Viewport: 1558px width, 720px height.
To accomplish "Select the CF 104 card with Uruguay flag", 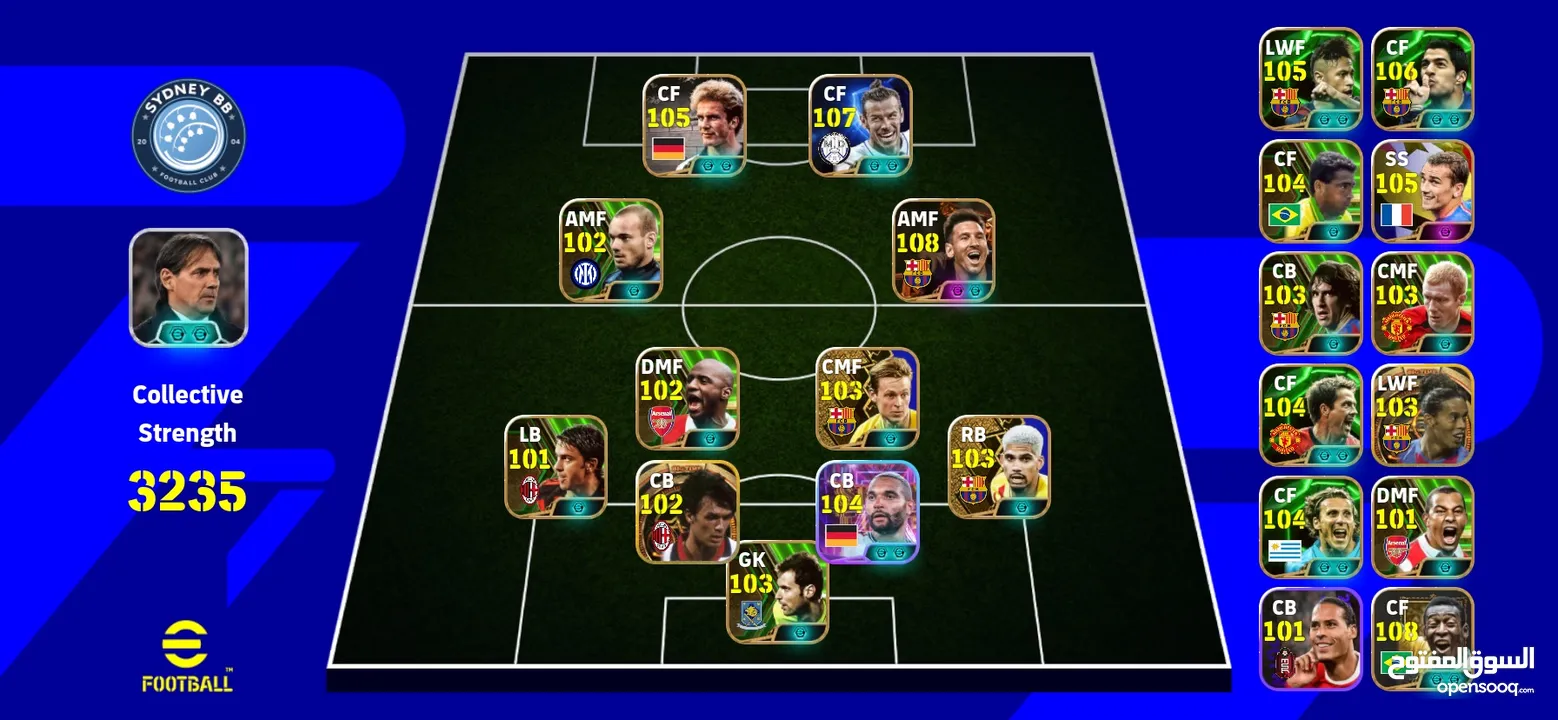I will coord(1310,527).
